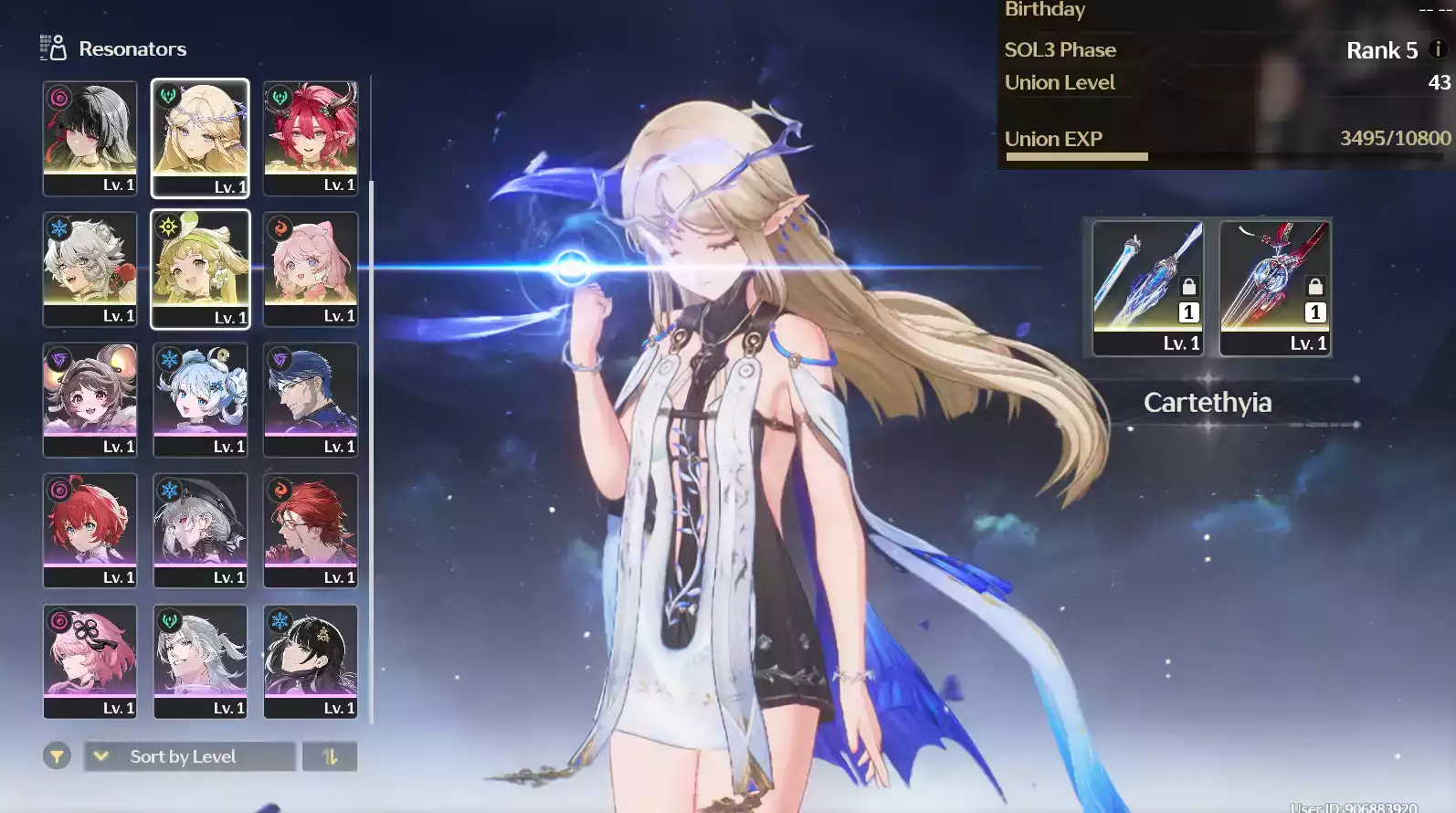This screenshot has width=1456, height=813.
Task: Open the yellow funnel filter button
Action: click(57, 756)
